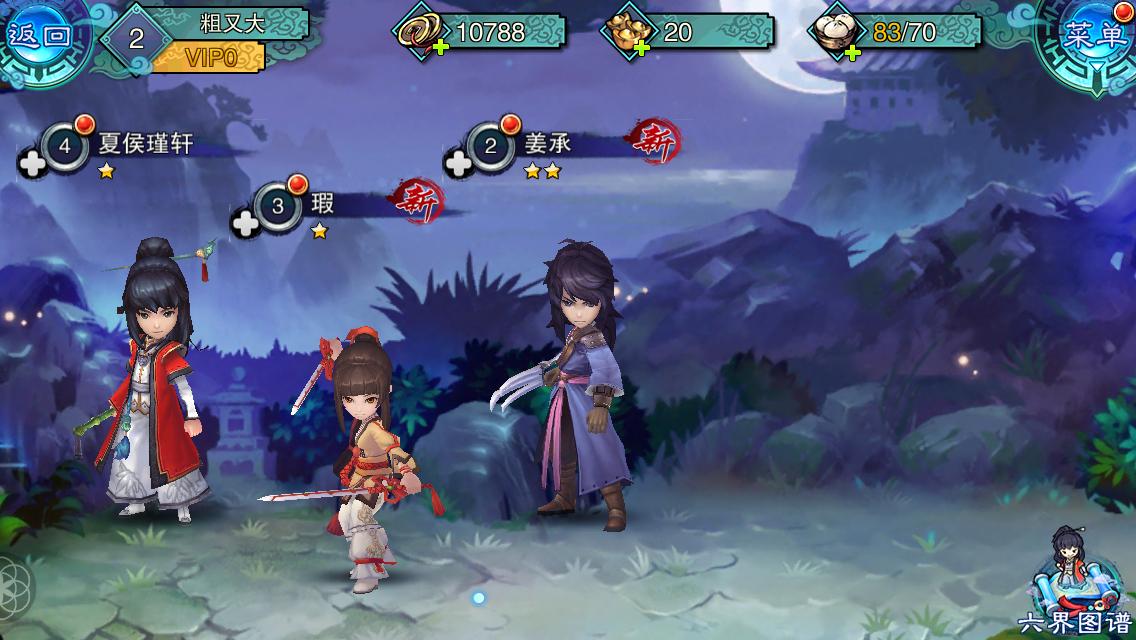Click the plus icon beside 姜承

pos(458,163)
